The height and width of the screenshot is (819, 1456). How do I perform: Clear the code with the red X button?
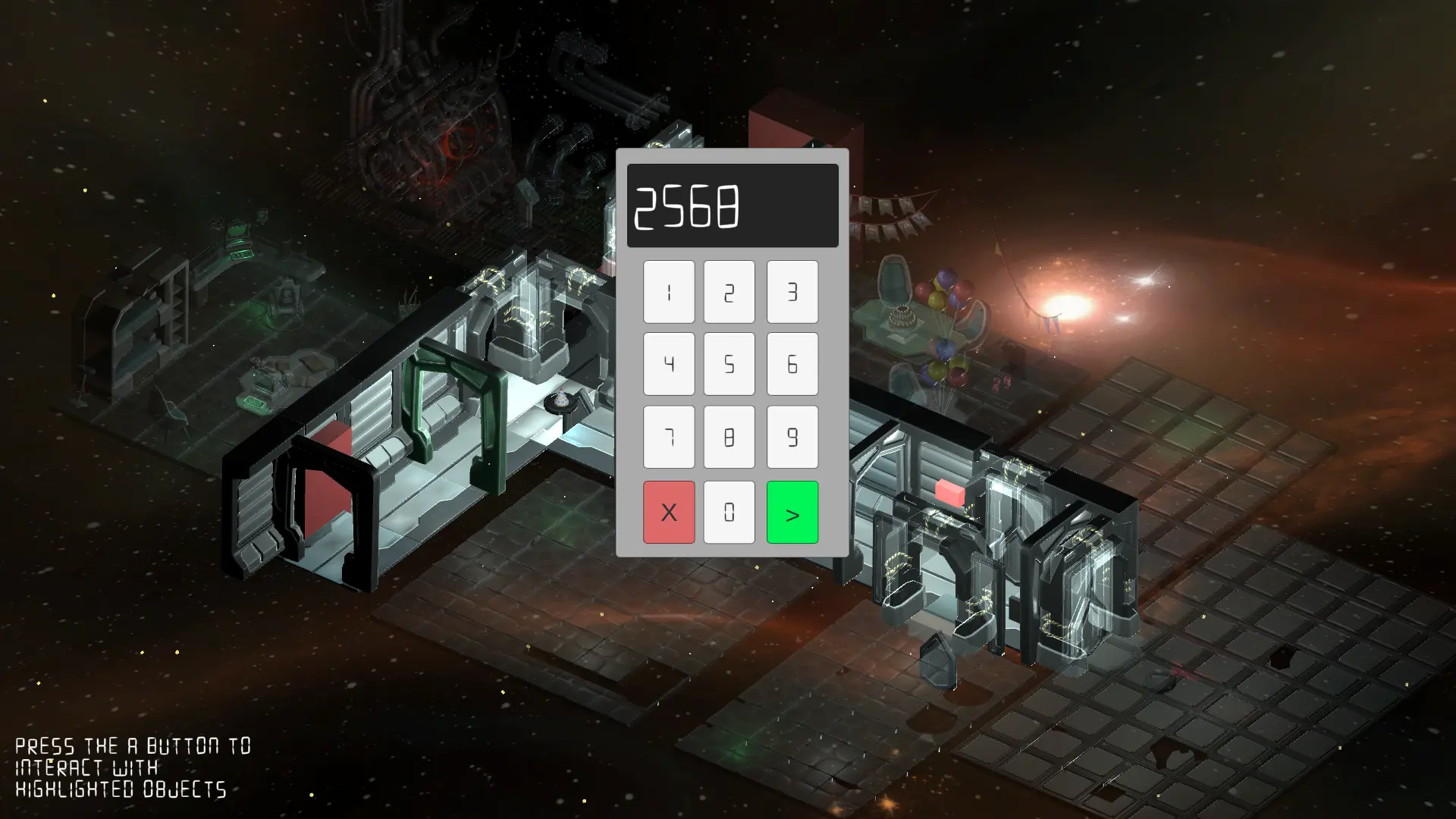coord(669,512)
